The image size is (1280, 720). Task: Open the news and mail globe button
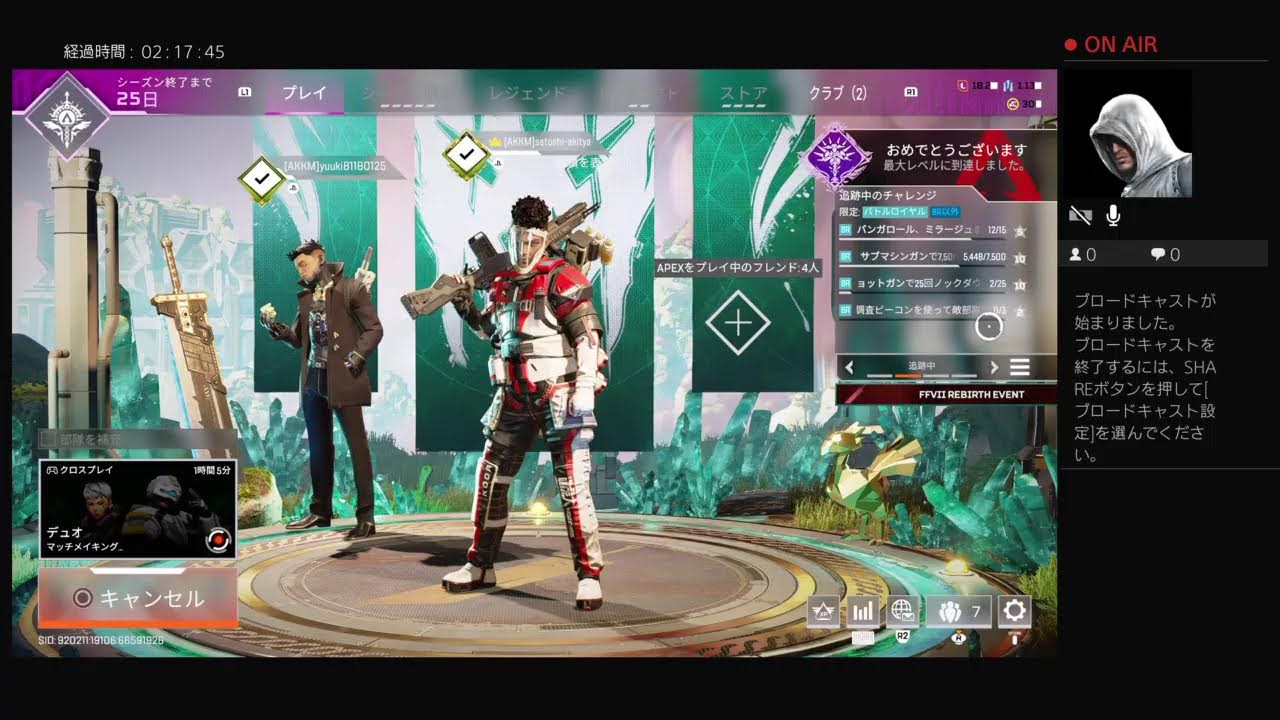pos(902,611)
